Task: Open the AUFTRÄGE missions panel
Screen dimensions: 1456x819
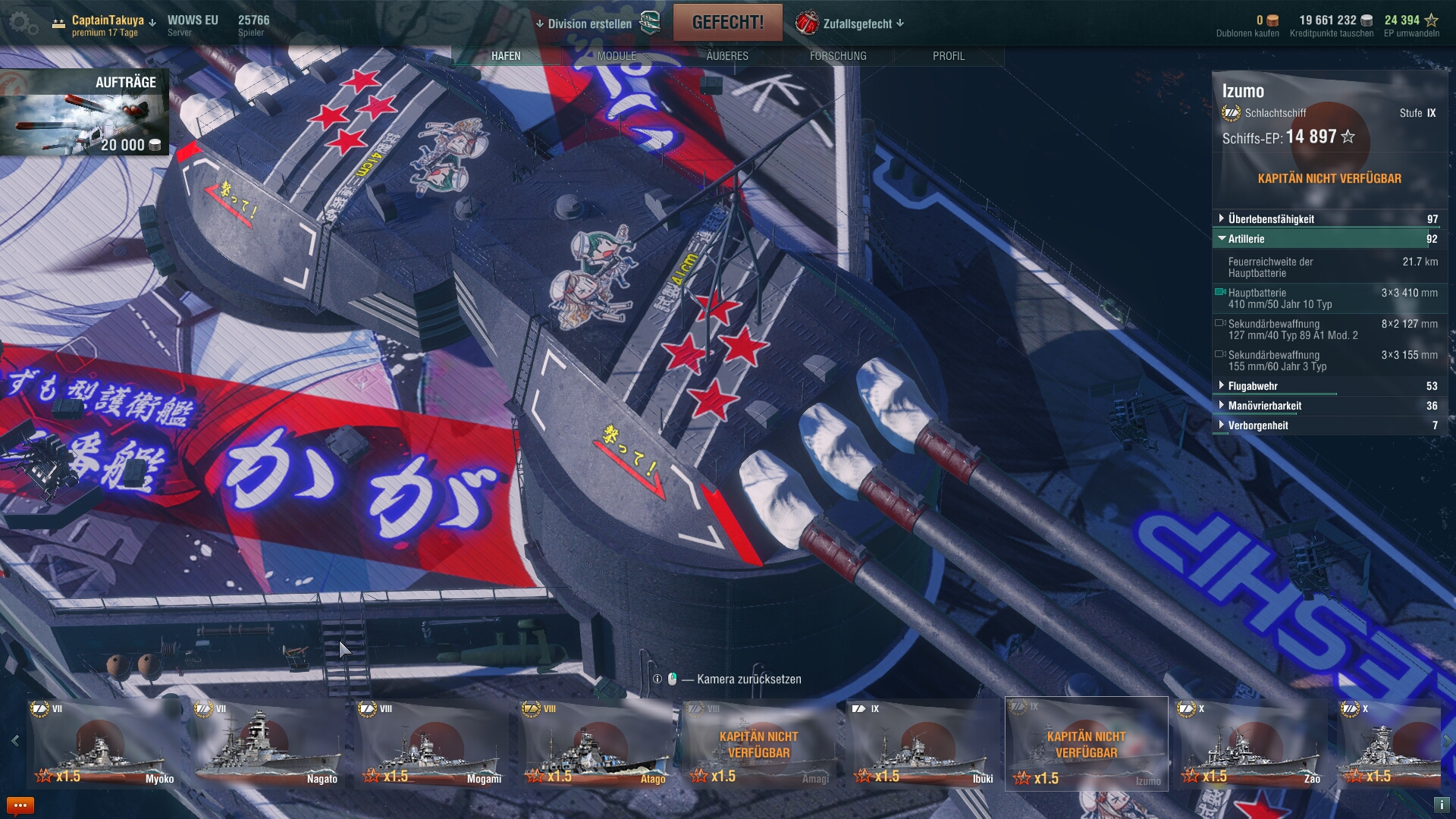Action: 83,112
